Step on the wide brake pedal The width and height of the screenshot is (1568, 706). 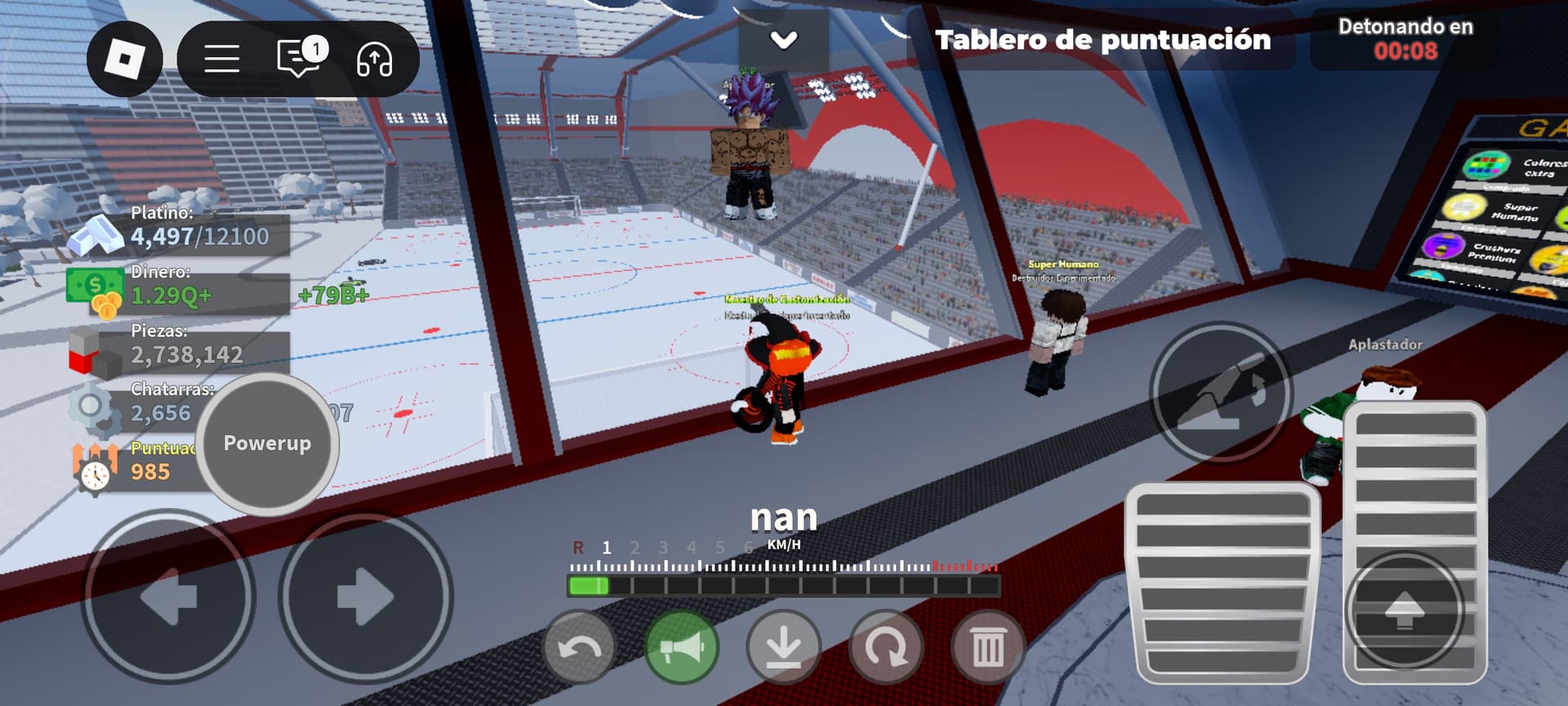[x=1223, y=583]
